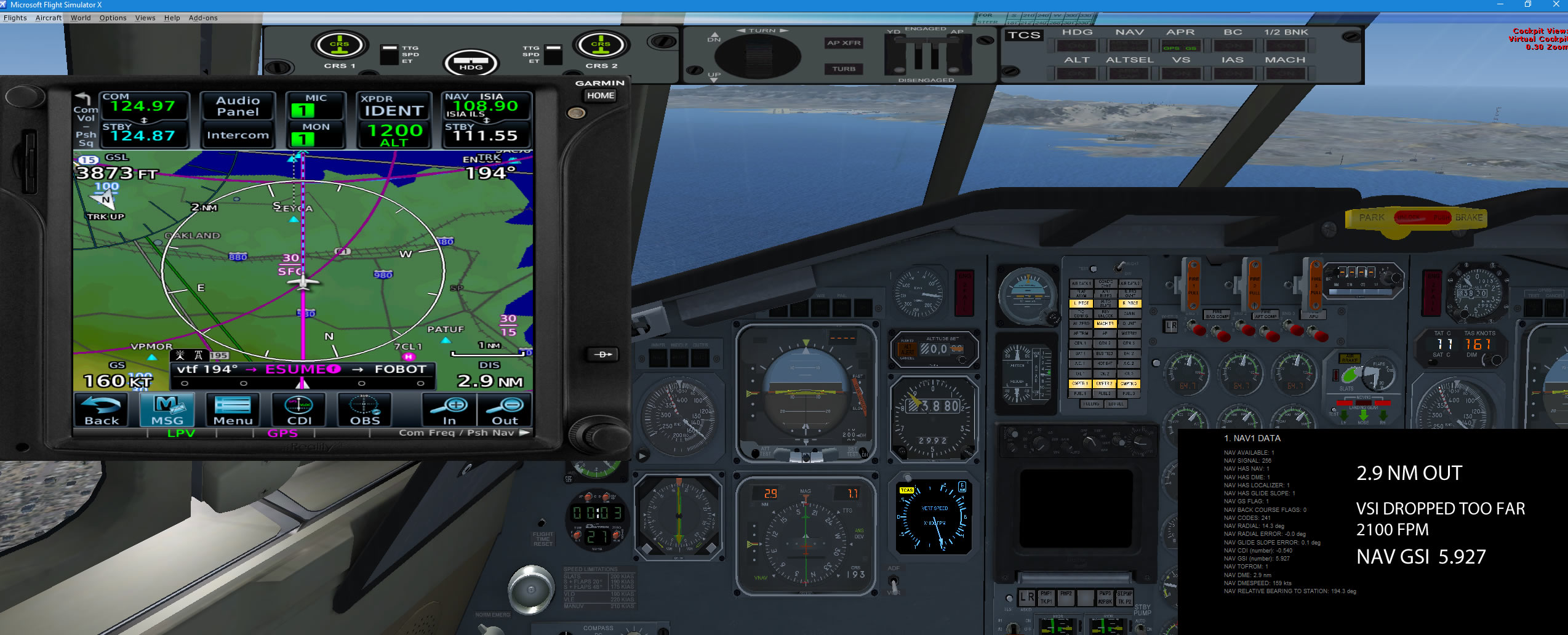Open the MSG messages button
This screenshot has height=635, width=1568.
click(x=167, y=410)
